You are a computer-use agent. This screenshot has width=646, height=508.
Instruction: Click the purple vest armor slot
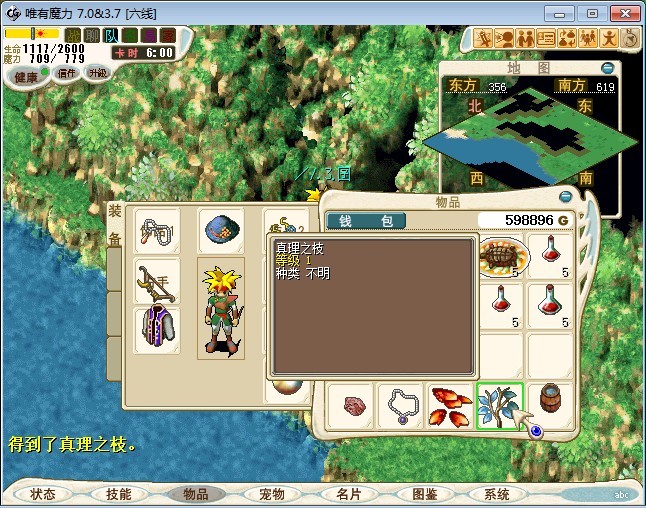coord(157,330)
